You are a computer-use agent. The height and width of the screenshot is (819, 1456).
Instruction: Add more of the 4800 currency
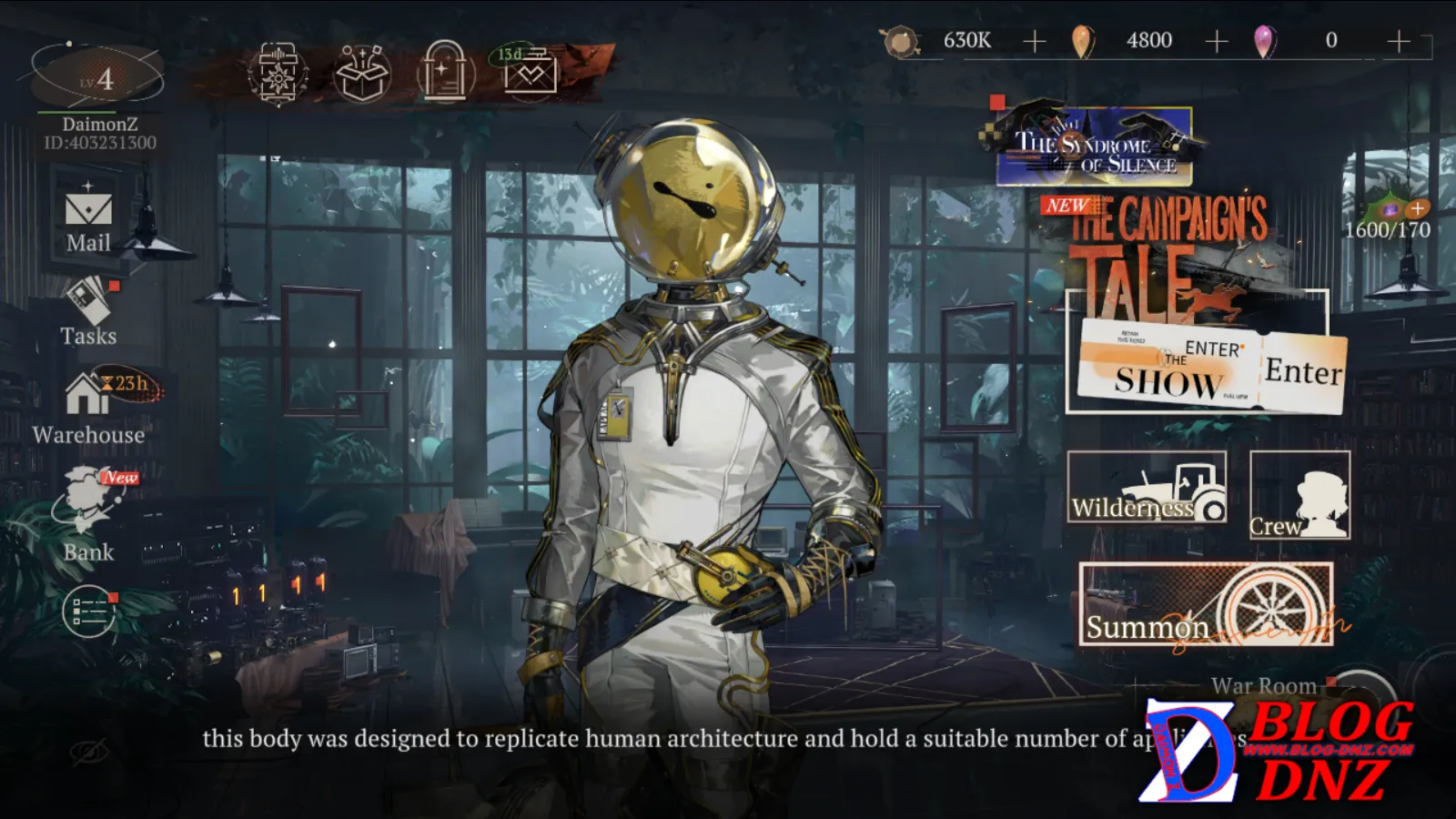click(1217, 41)
